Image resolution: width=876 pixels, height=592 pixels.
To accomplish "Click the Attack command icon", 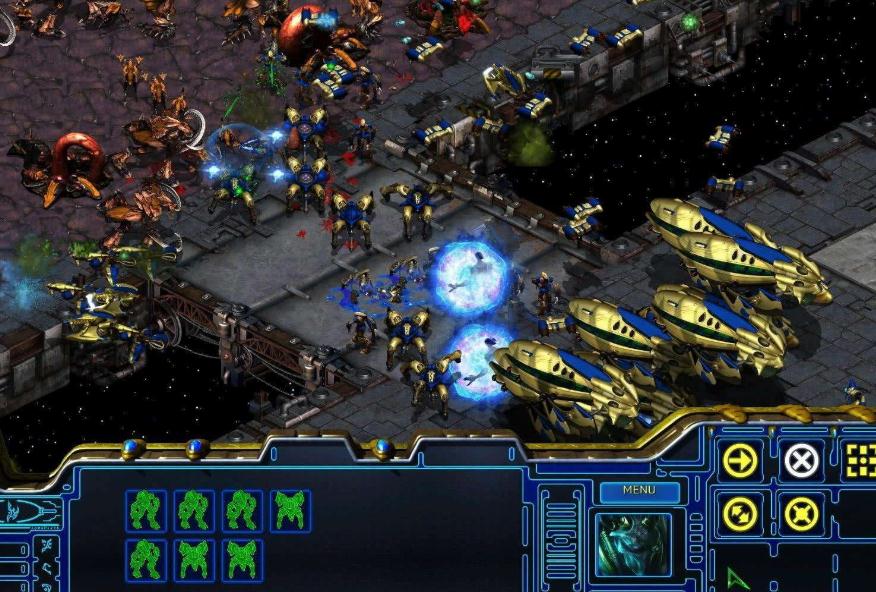I will tap(859, 460).
